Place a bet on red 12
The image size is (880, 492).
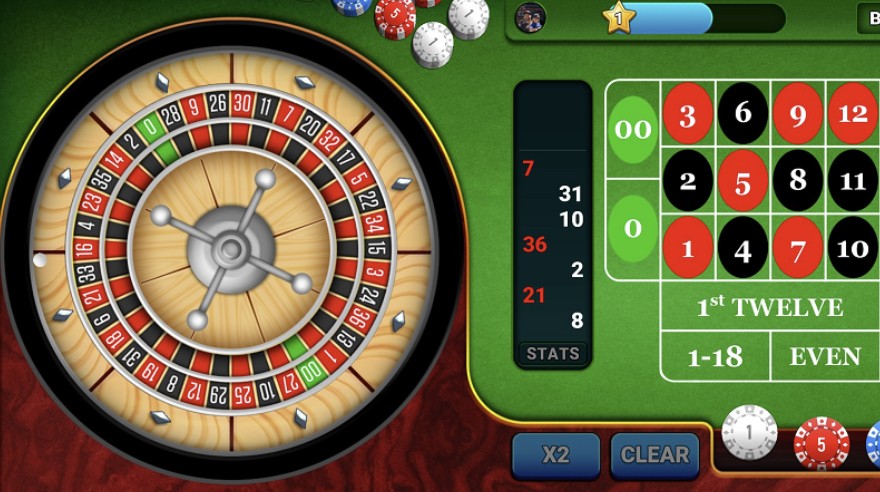click(x=852, y=113)
